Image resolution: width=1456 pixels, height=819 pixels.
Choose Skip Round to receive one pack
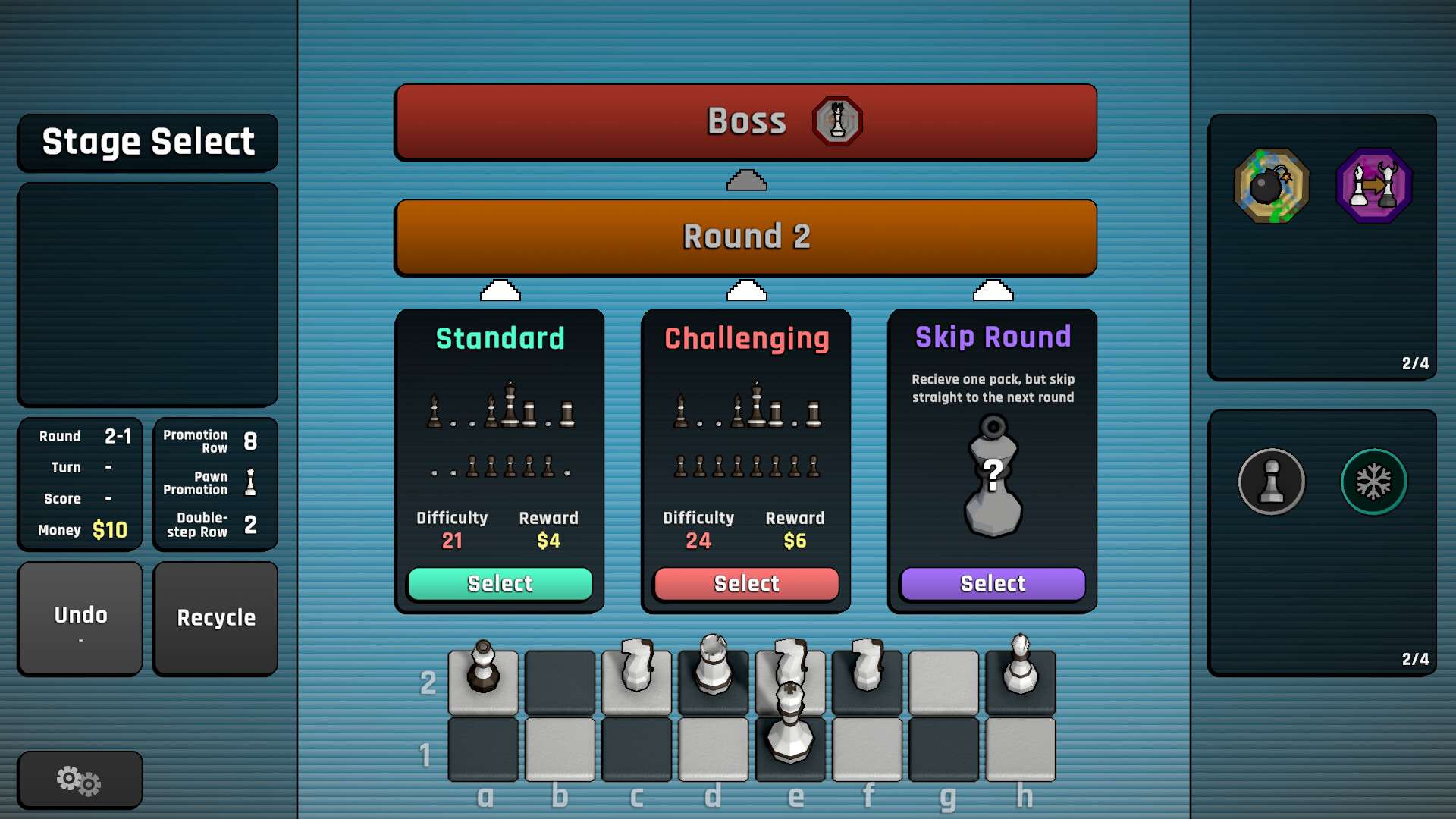pyautogui.click(x=991, y=583)
